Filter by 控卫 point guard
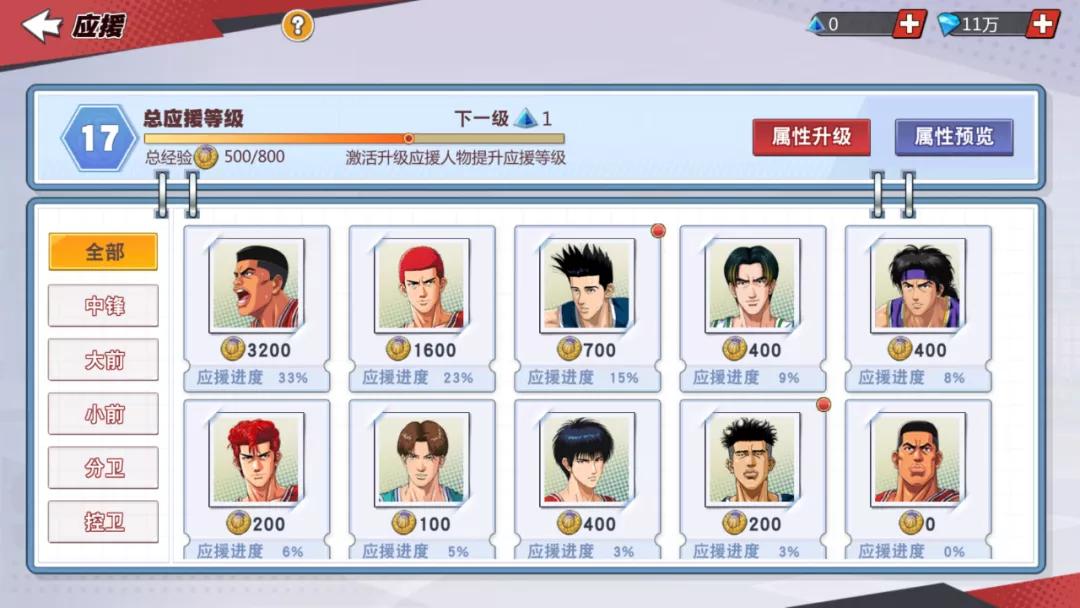This screenshot has width=1080, height=608. click(104, 522)
